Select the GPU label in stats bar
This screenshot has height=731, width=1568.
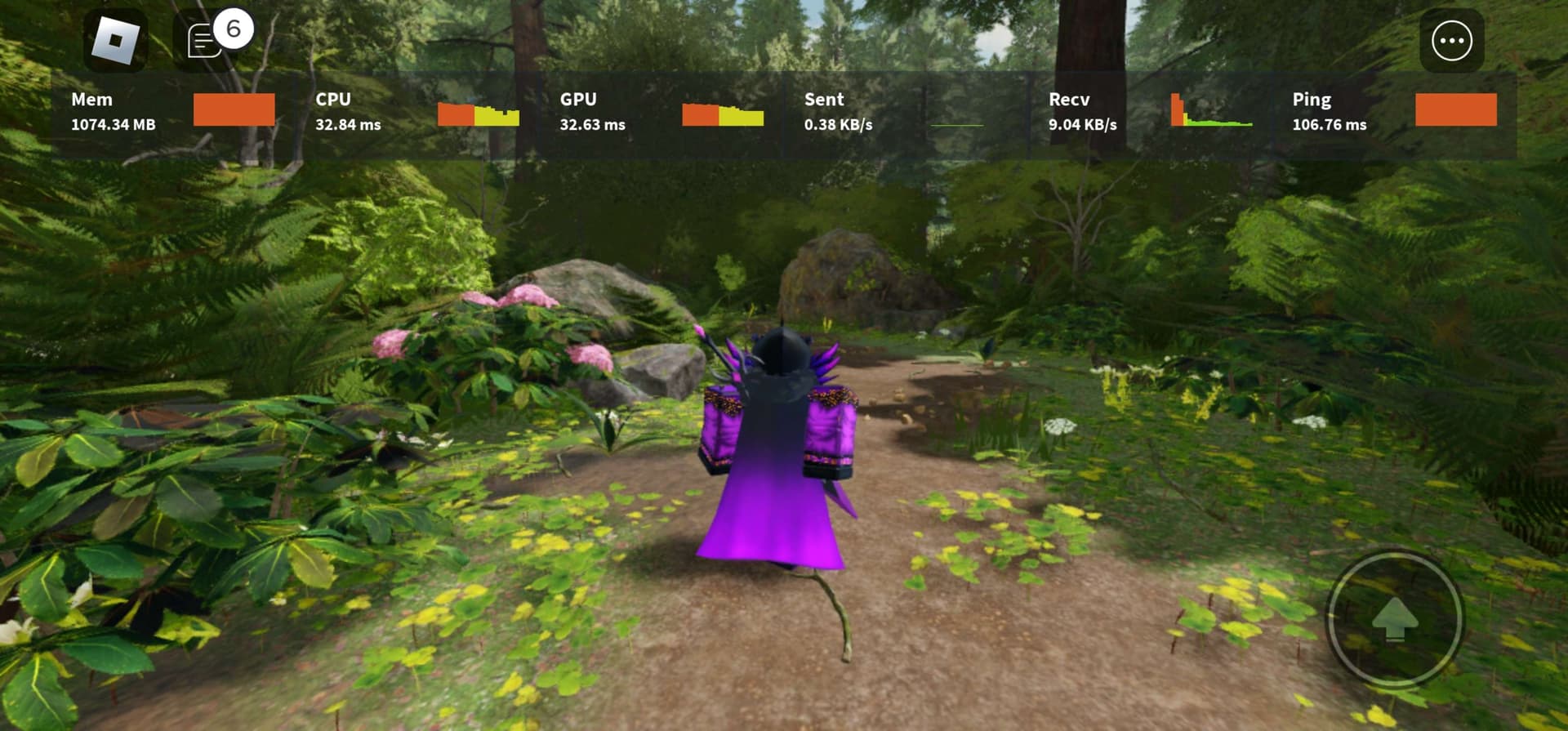tap(578, 100)
